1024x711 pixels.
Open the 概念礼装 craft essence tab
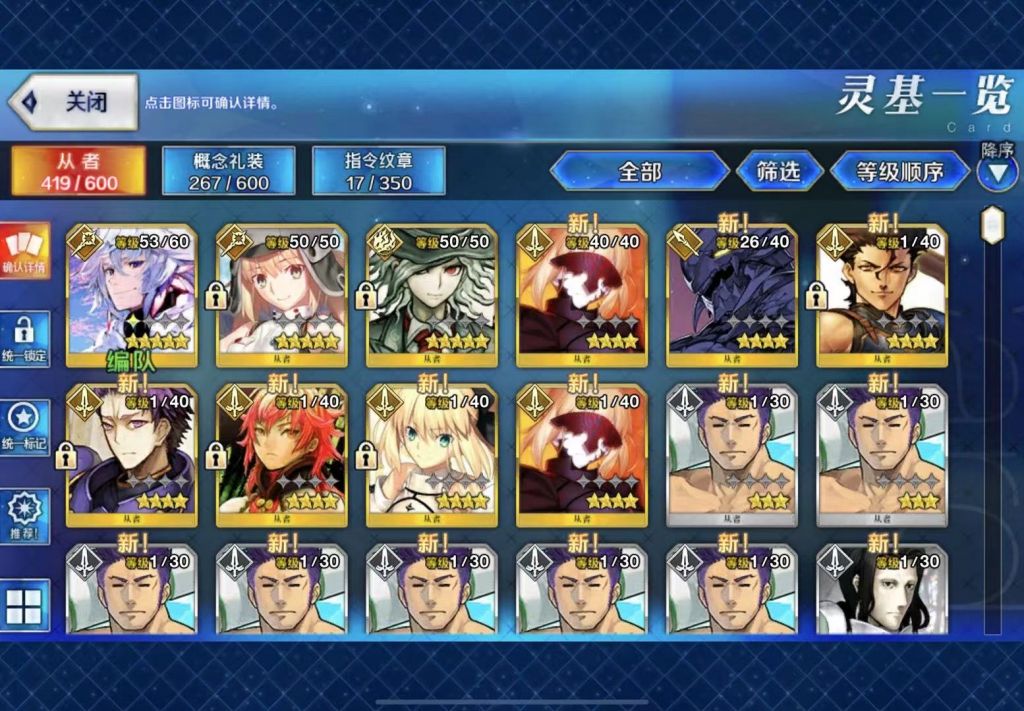coord(229,171)
